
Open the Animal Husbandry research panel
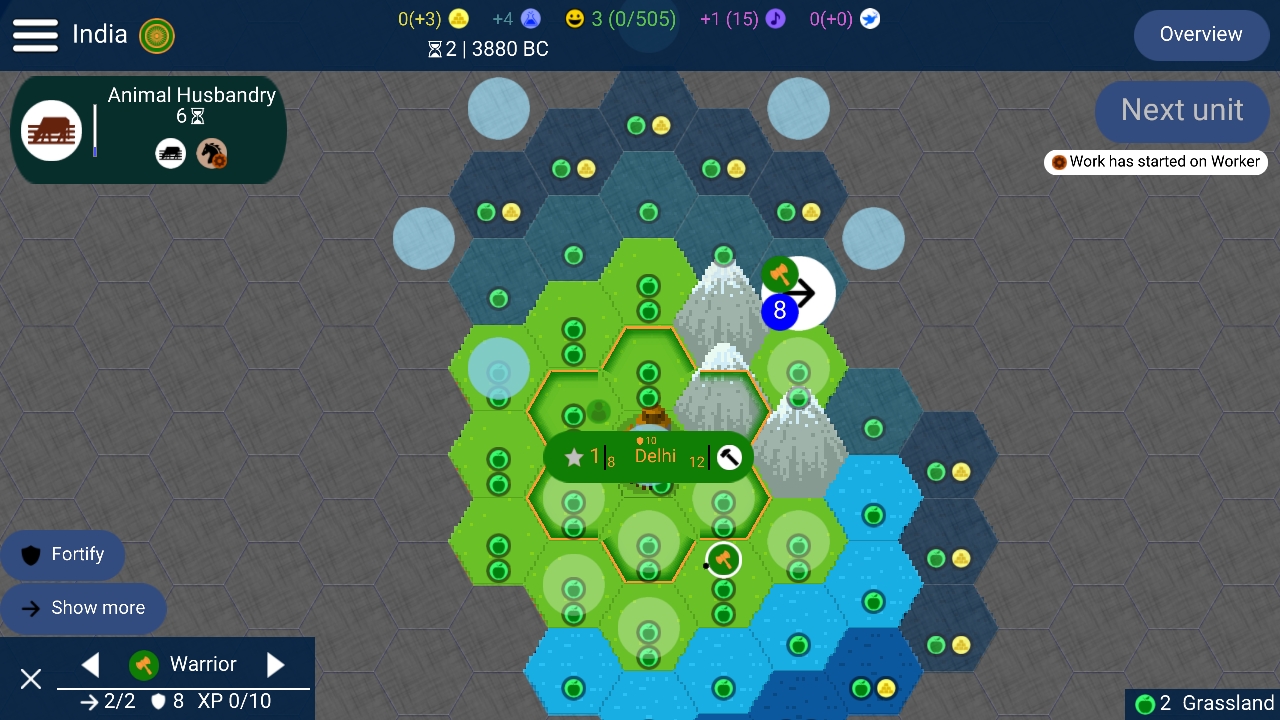(x=148, y=130)
